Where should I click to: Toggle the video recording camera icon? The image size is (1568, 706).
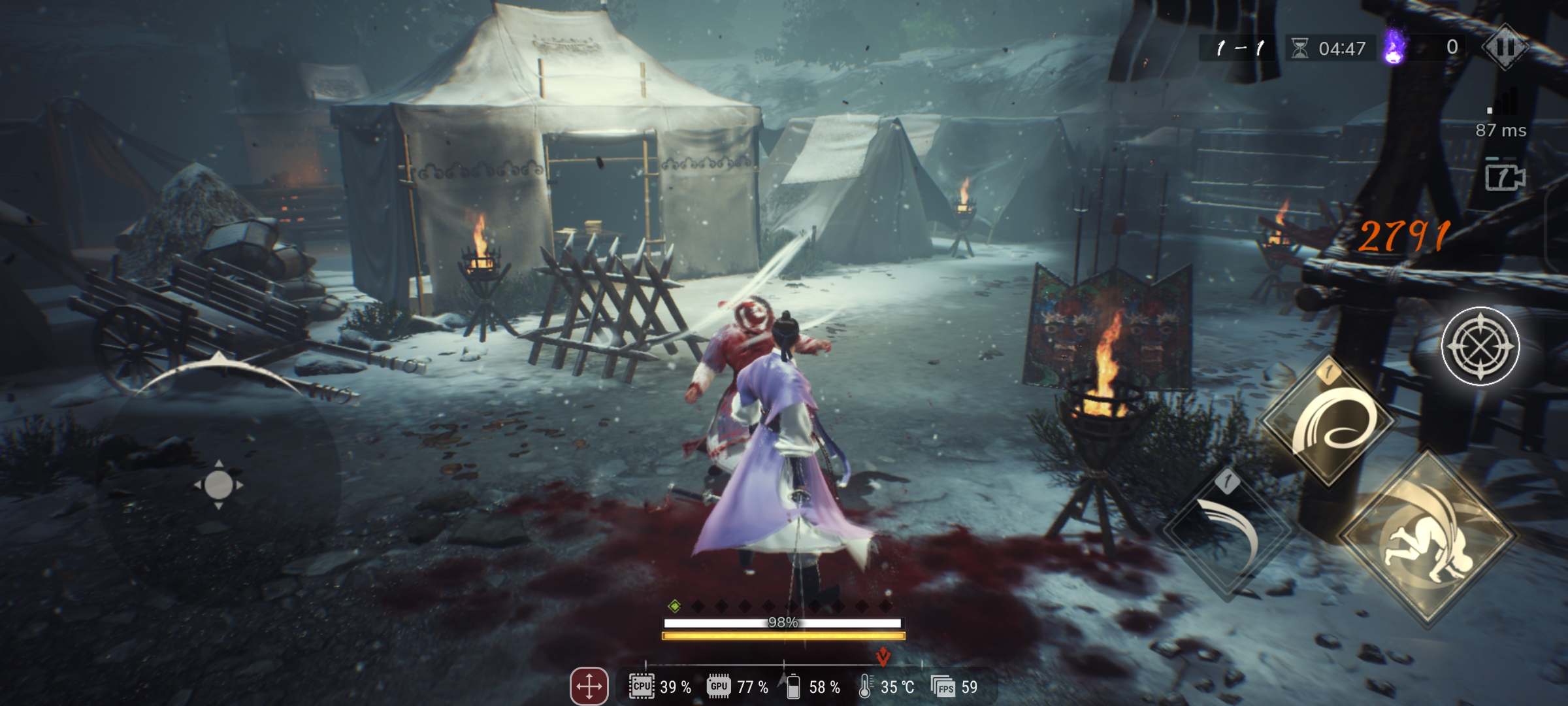[x=1505, y=177]
